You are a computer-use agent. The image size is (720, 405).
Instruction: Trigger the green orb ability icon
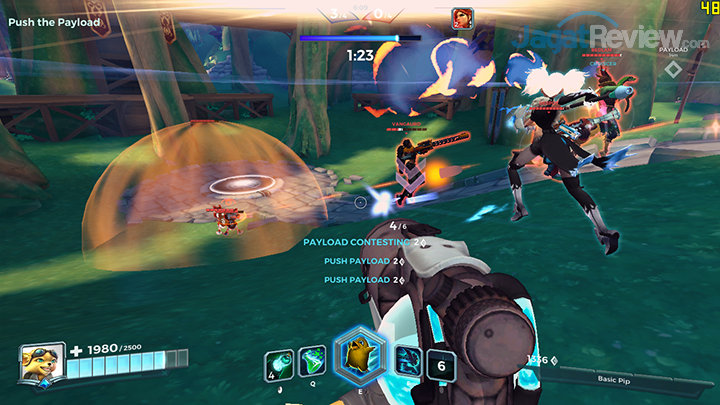[x=278, y=364]
